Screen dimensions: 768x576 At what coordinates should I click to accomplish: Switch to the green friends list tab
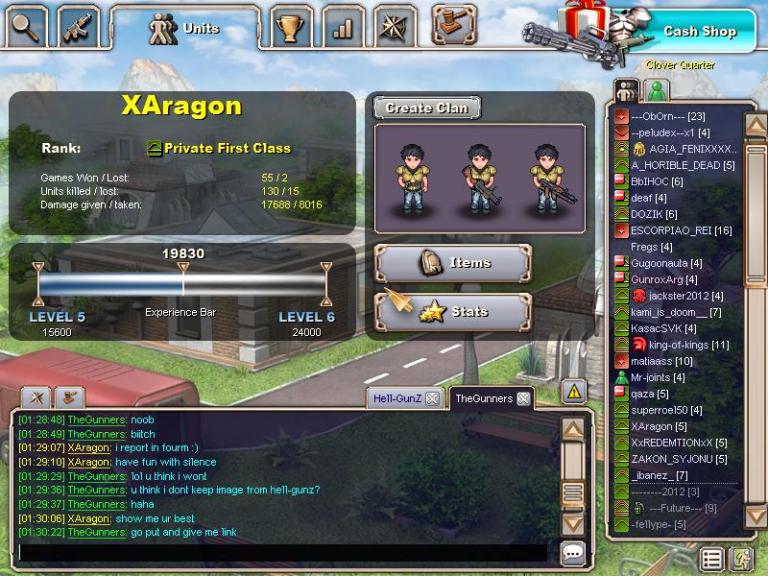[x=656, y=91]
